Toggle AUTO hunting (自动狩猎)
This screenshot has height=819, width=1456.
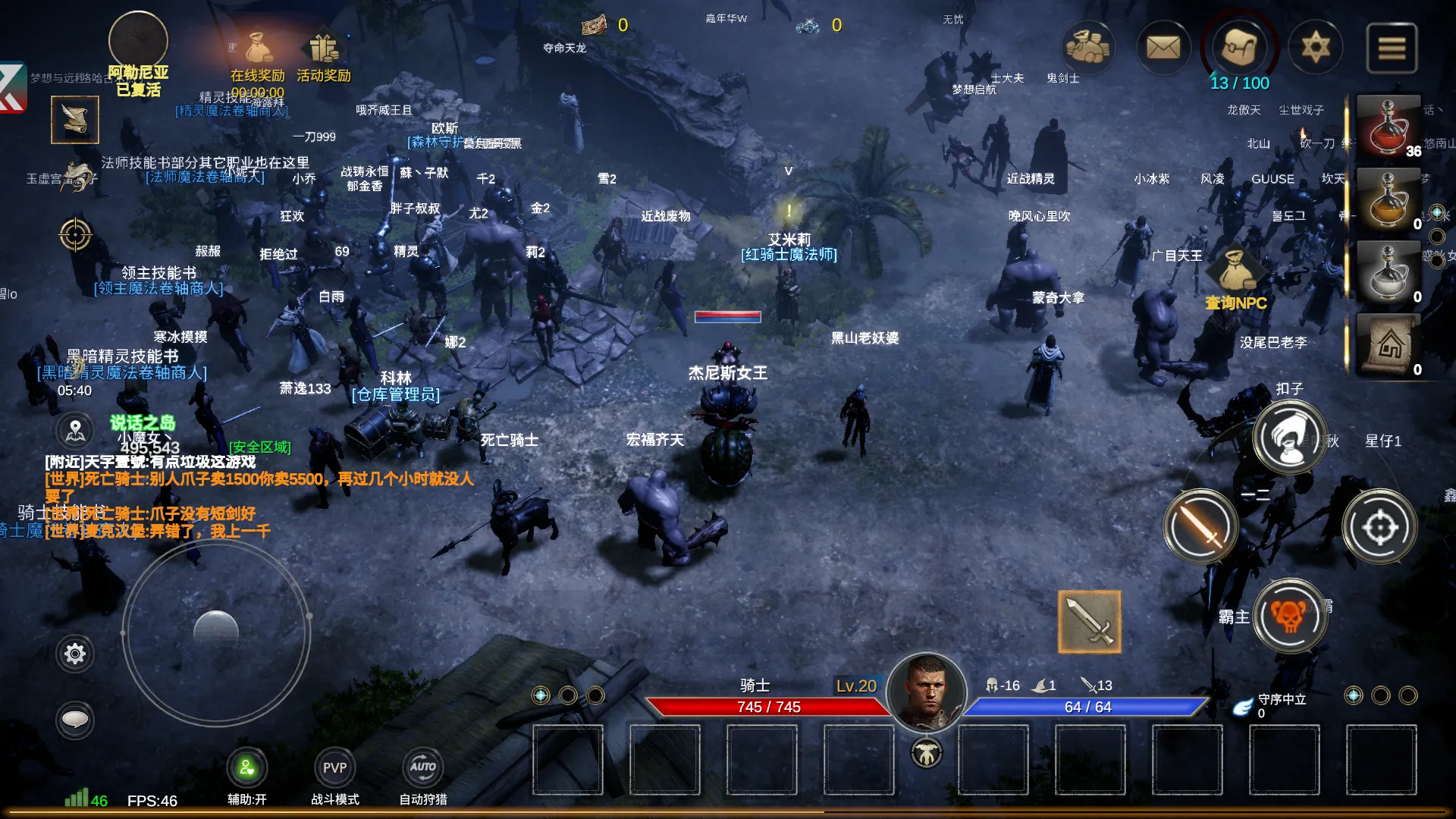[423, 768]
